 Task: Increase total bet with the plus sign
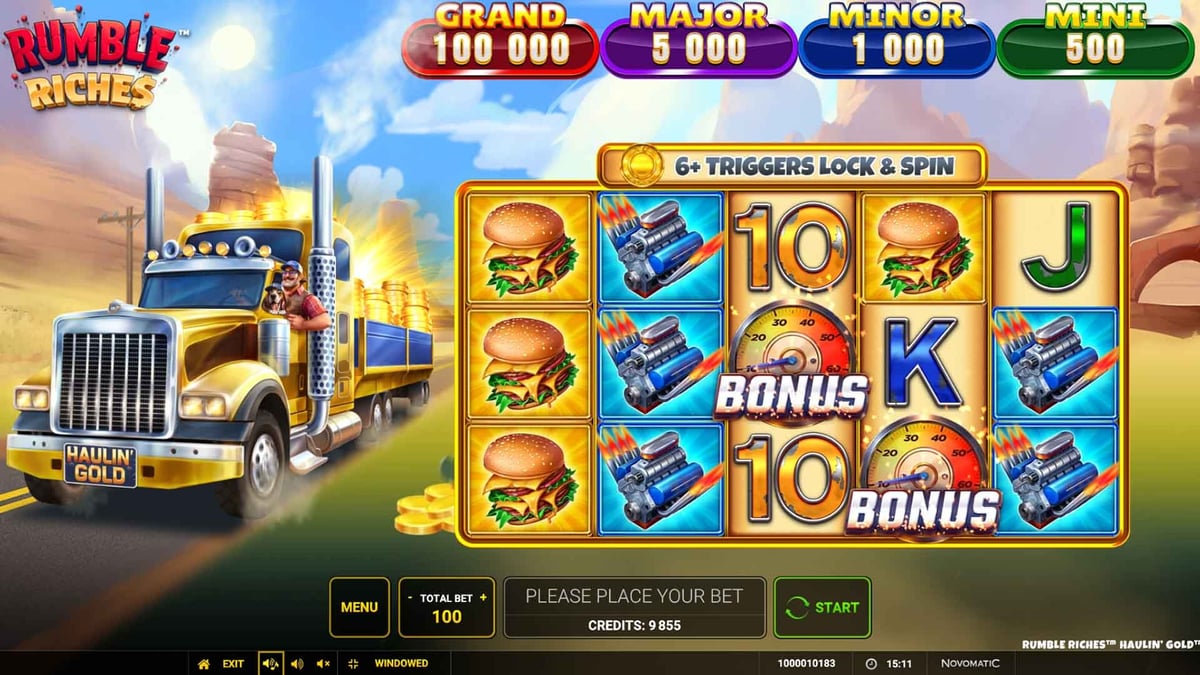pos(484,597)
